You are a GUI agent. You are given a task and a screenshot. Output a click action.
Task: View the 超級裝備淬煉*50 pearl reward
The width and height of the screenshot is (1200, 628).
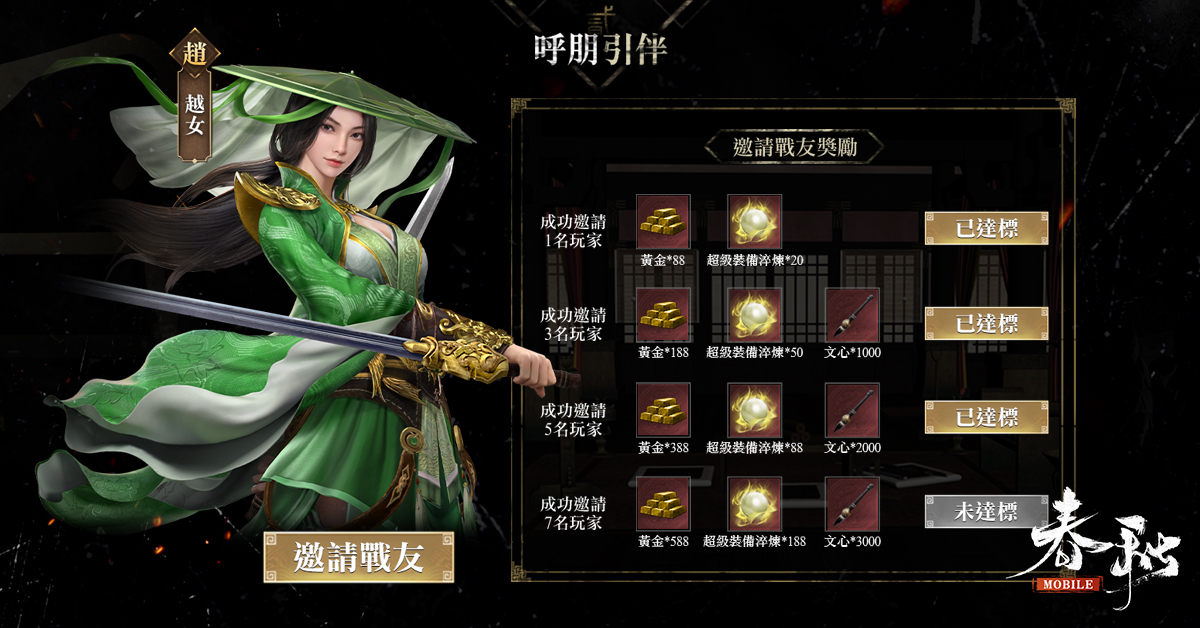(x=755, y=315)
